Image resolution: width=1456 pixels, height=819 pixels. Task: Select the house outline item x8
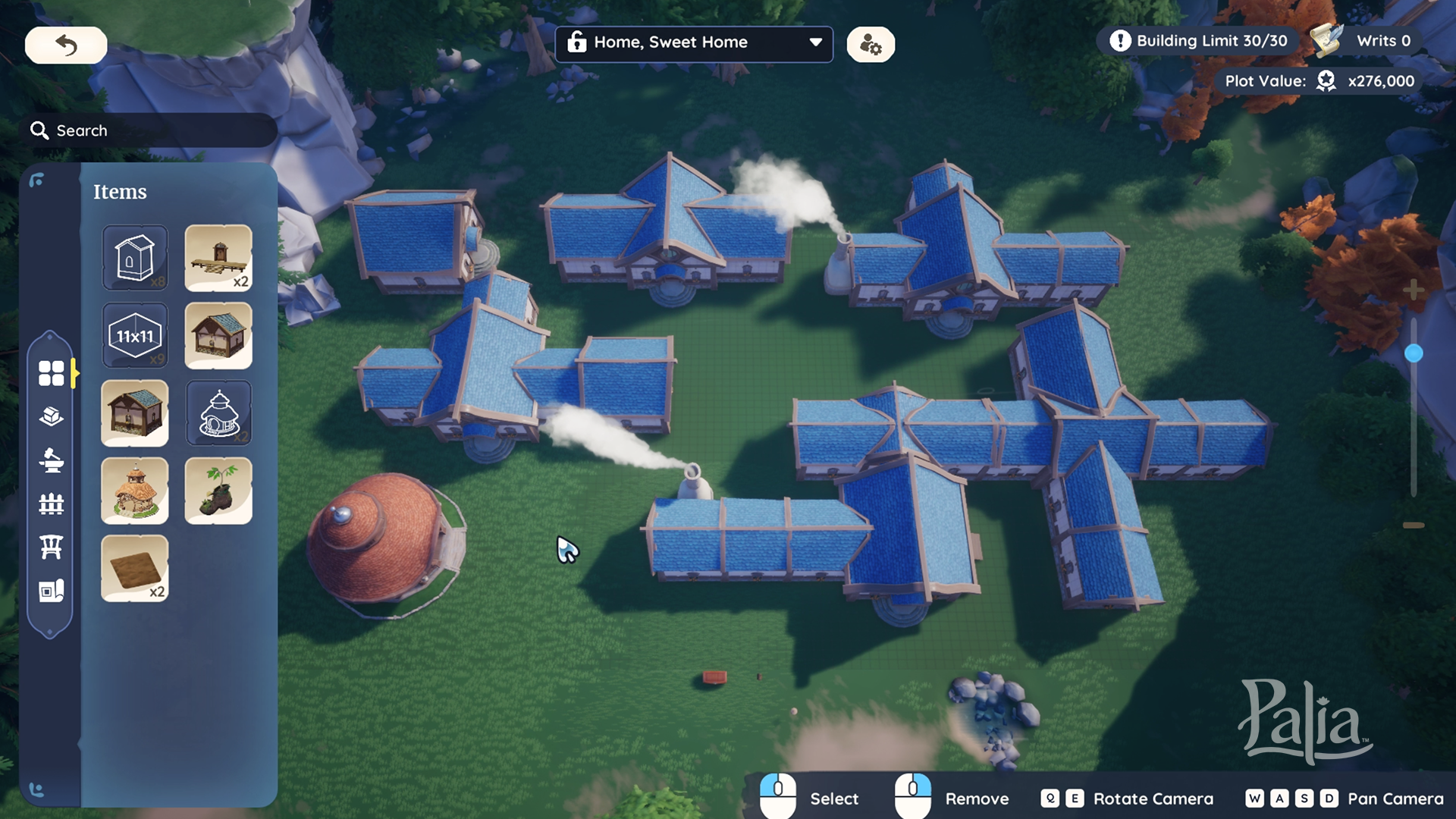click(135, 258)
